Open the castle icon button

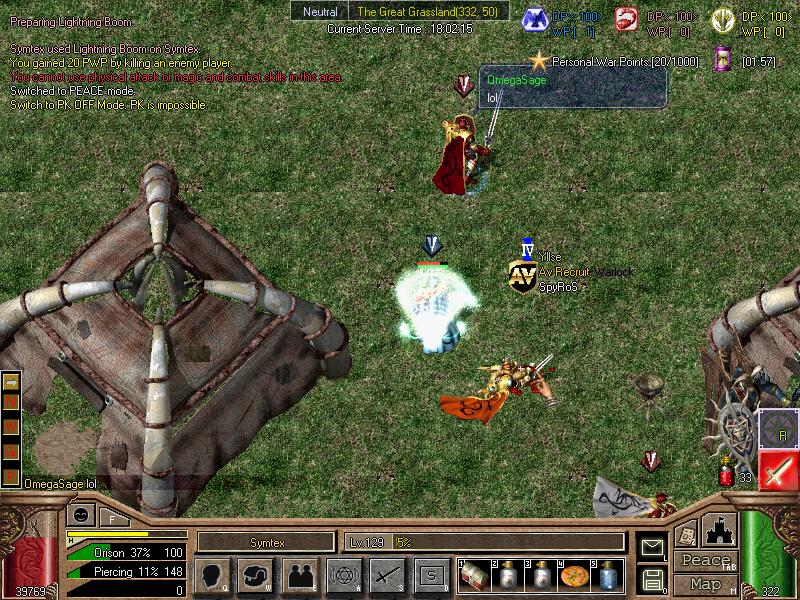pyautogui.click(x=720, y=529)
